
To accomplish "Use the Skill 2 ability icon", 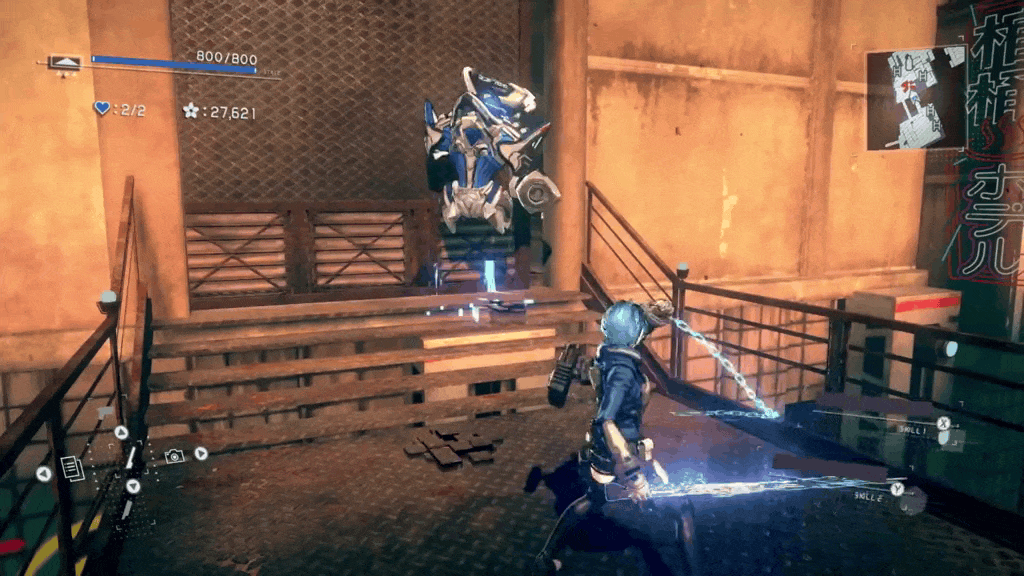I will tap(897, 489).
